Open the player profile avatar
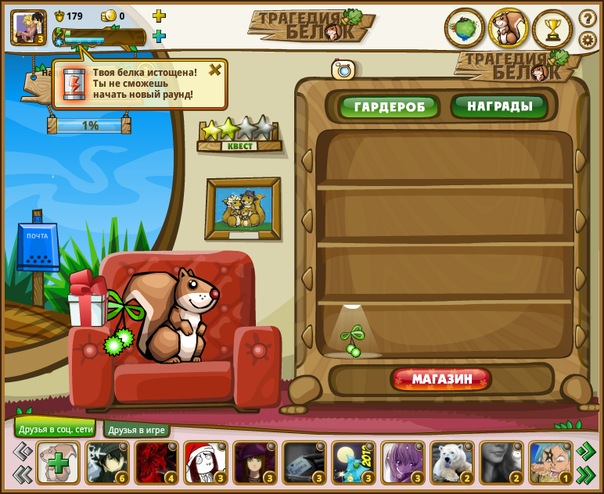The image size is (604, 494). point(25,26)
